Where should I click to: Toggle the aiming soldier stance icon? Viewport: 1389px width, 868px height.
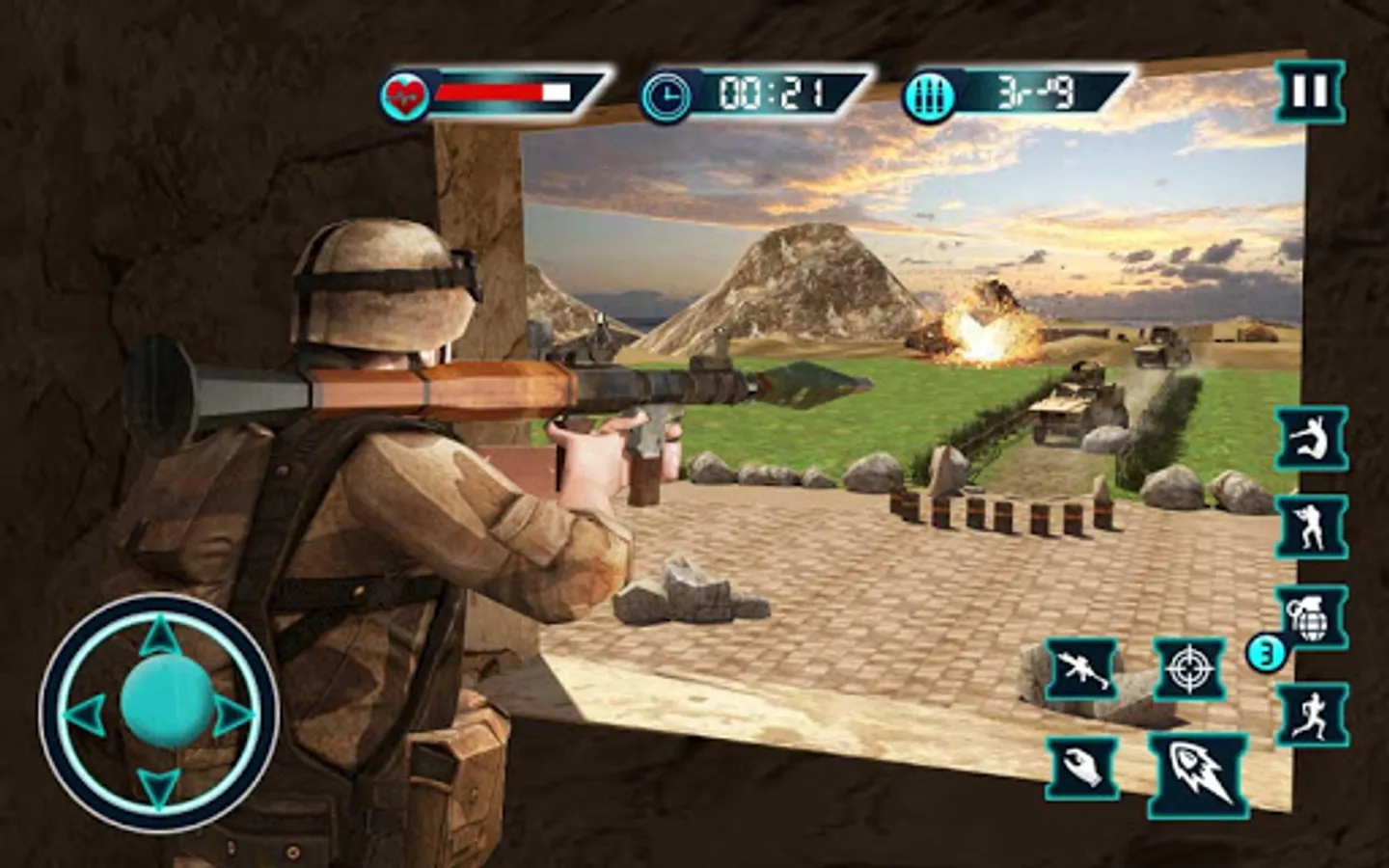pyautogui.click(x=1311, y=527)
